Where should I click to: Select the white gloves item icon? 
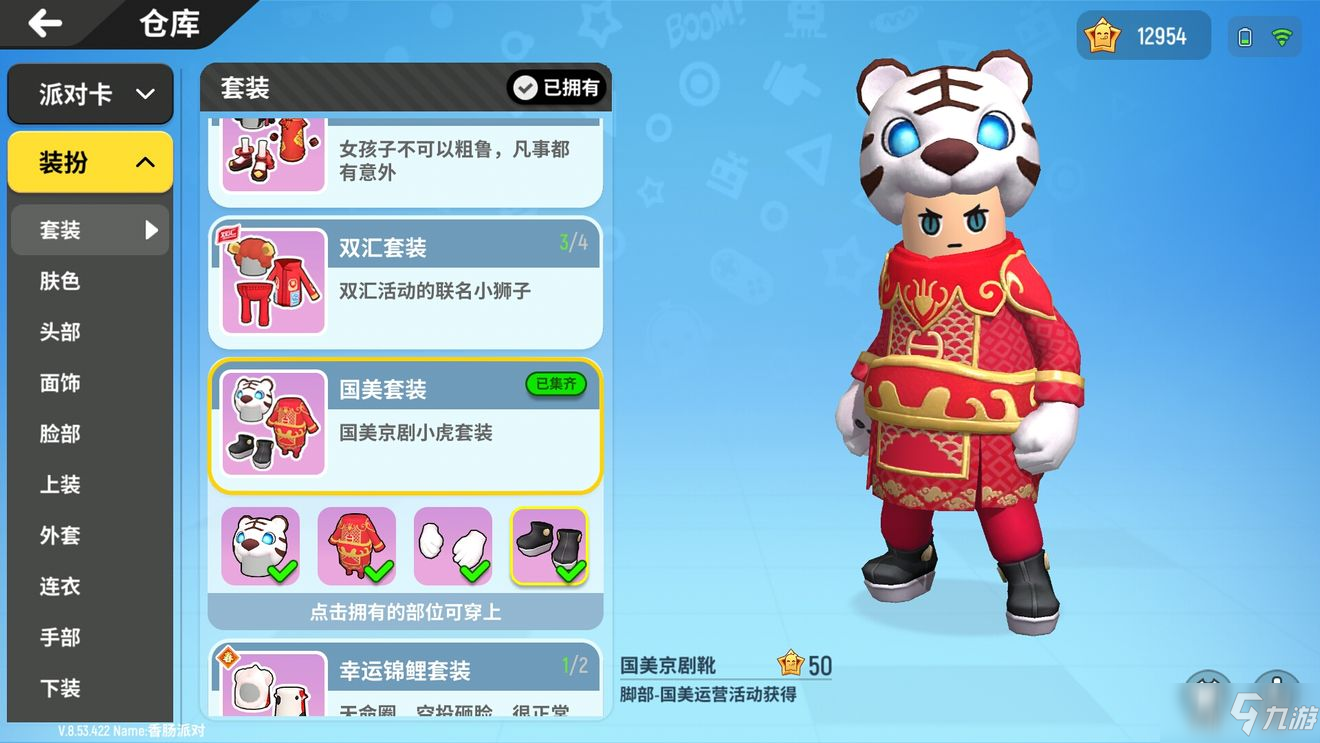453,540
